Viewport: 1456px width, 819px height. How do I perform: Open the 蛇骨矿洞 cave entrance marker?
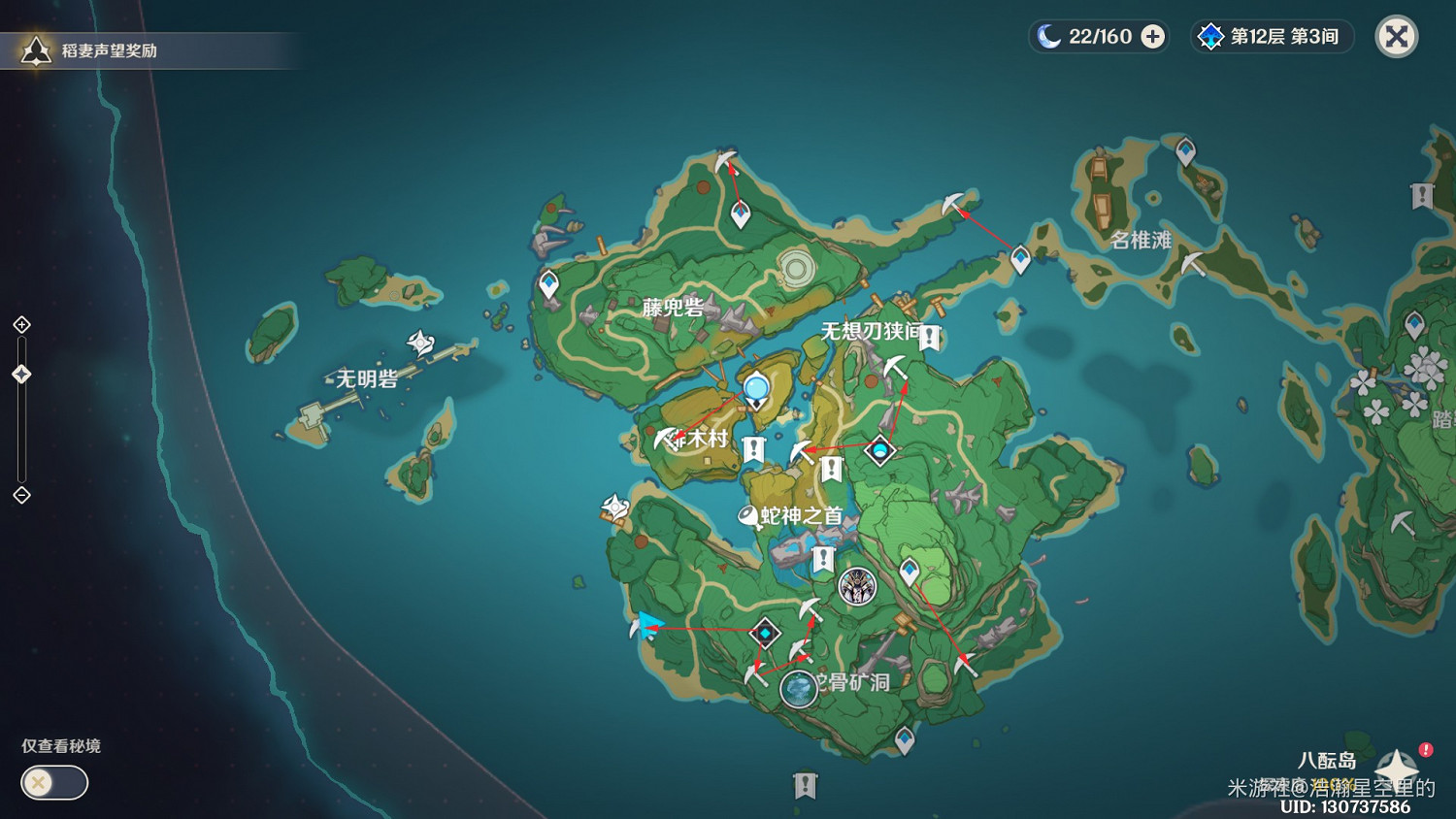[798, 689]
